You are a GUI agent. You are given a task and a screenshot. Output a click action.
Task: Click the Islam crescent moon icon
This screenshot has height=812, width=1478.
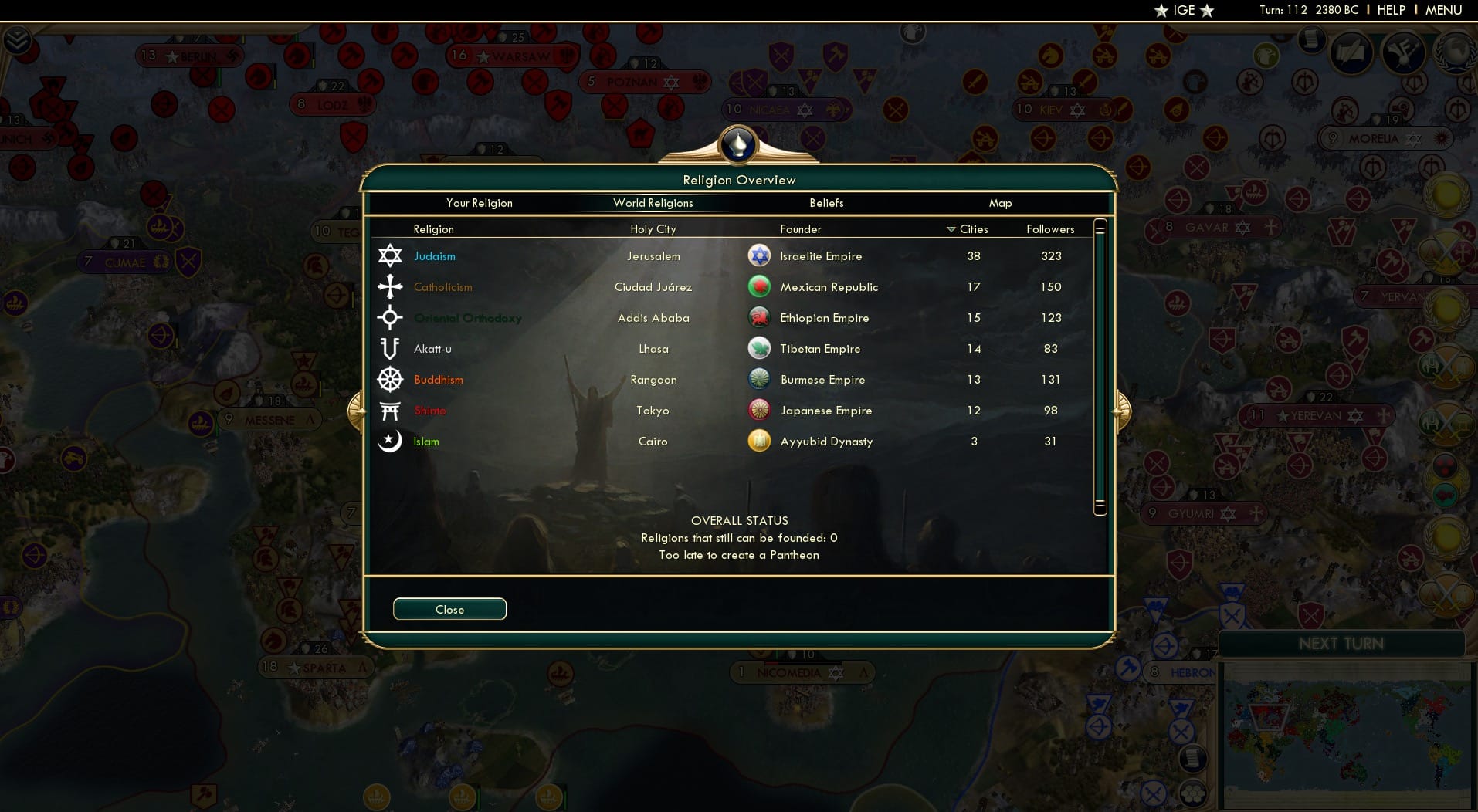[391, 441]
